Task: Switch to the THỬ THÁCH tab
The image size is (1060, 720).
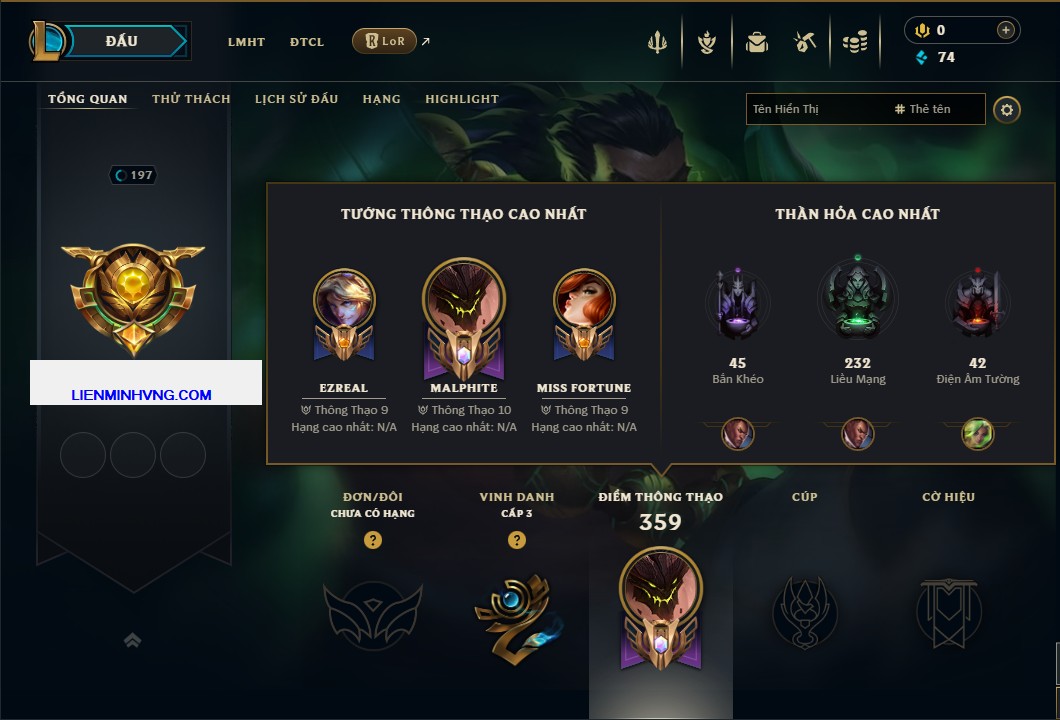Action: pos(191,99)
